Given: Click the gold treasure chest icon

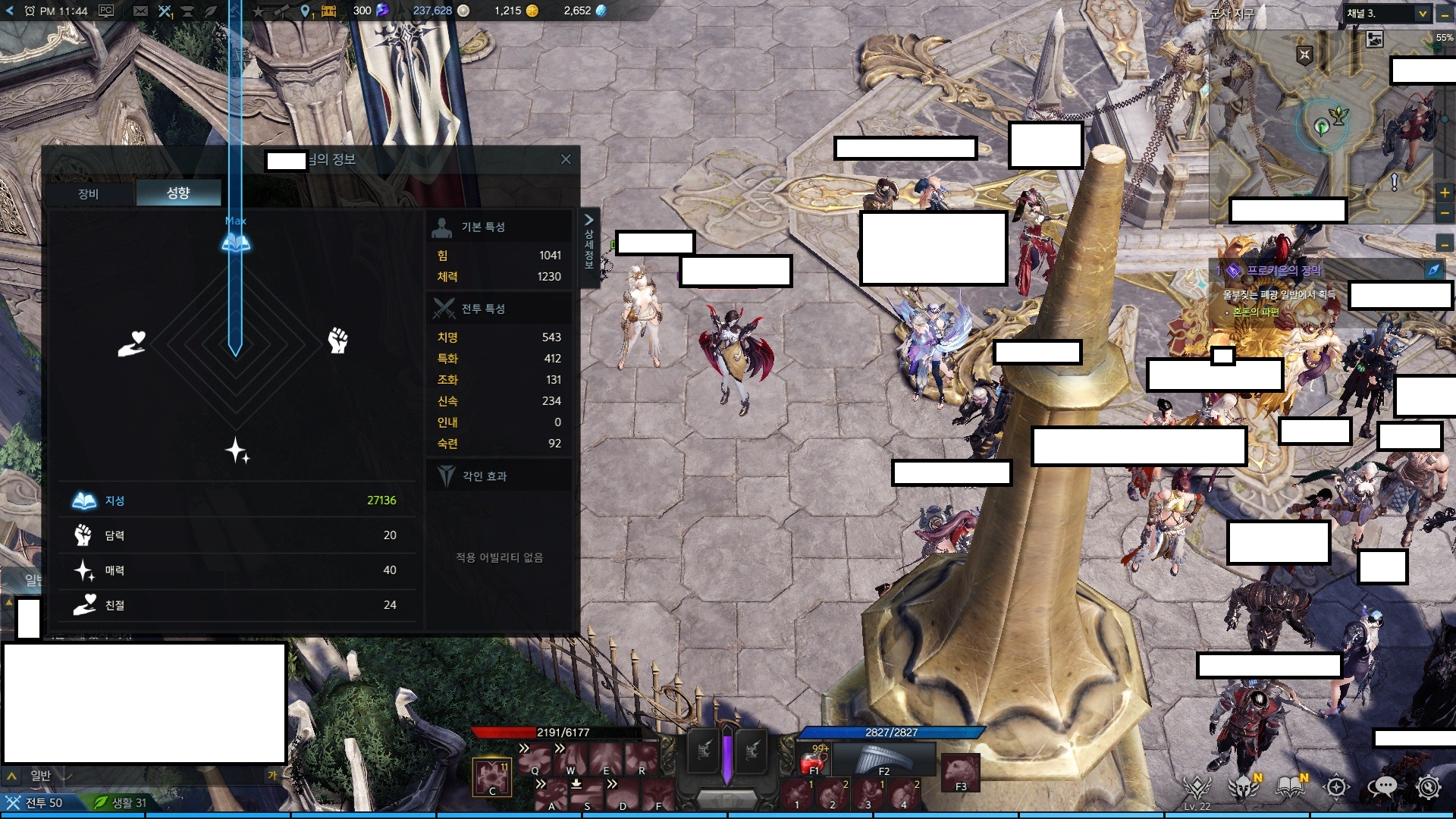Looking at the screenshot, I should [x=328, y=11].
